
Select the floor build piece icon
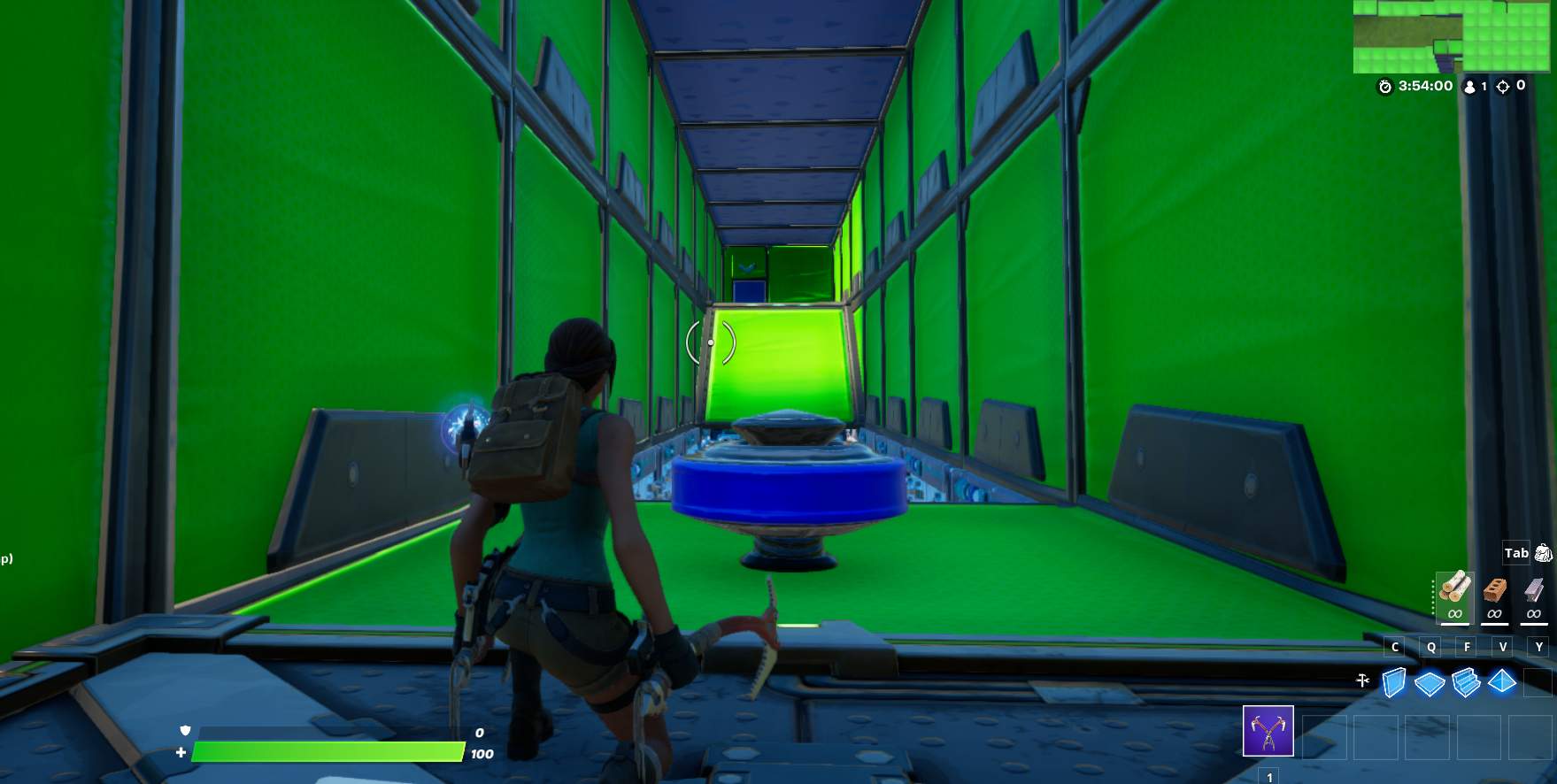pyautogui.click(x=1429, y=682)
